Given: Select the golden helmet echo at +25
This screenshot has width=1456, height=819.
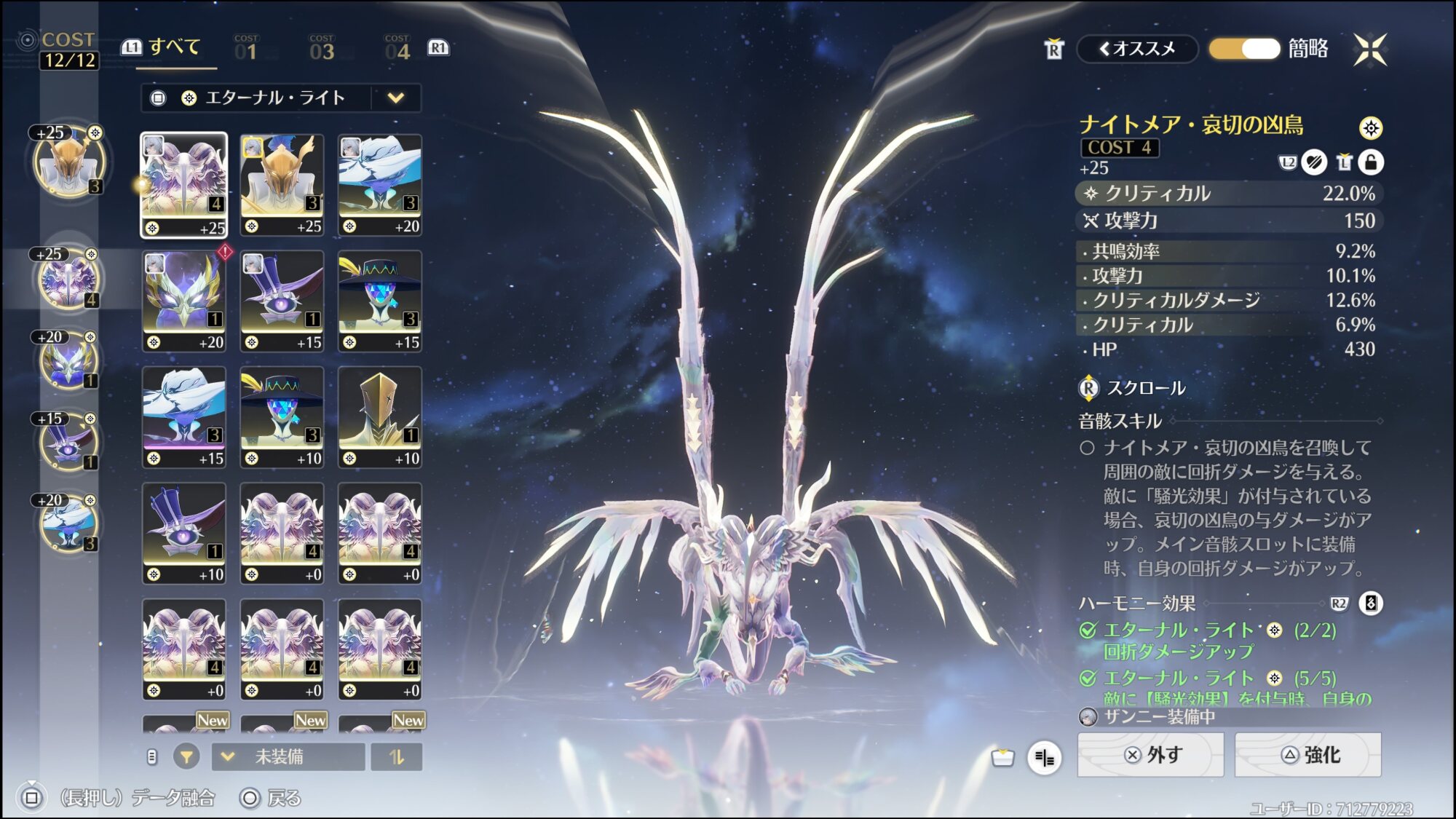Looking at the screenshot, I should click(282, 184).
